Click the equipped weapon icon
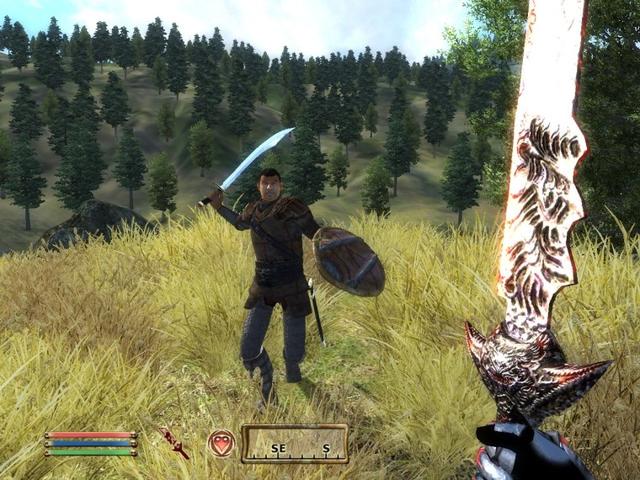640x480 pixels. point(174,442)
